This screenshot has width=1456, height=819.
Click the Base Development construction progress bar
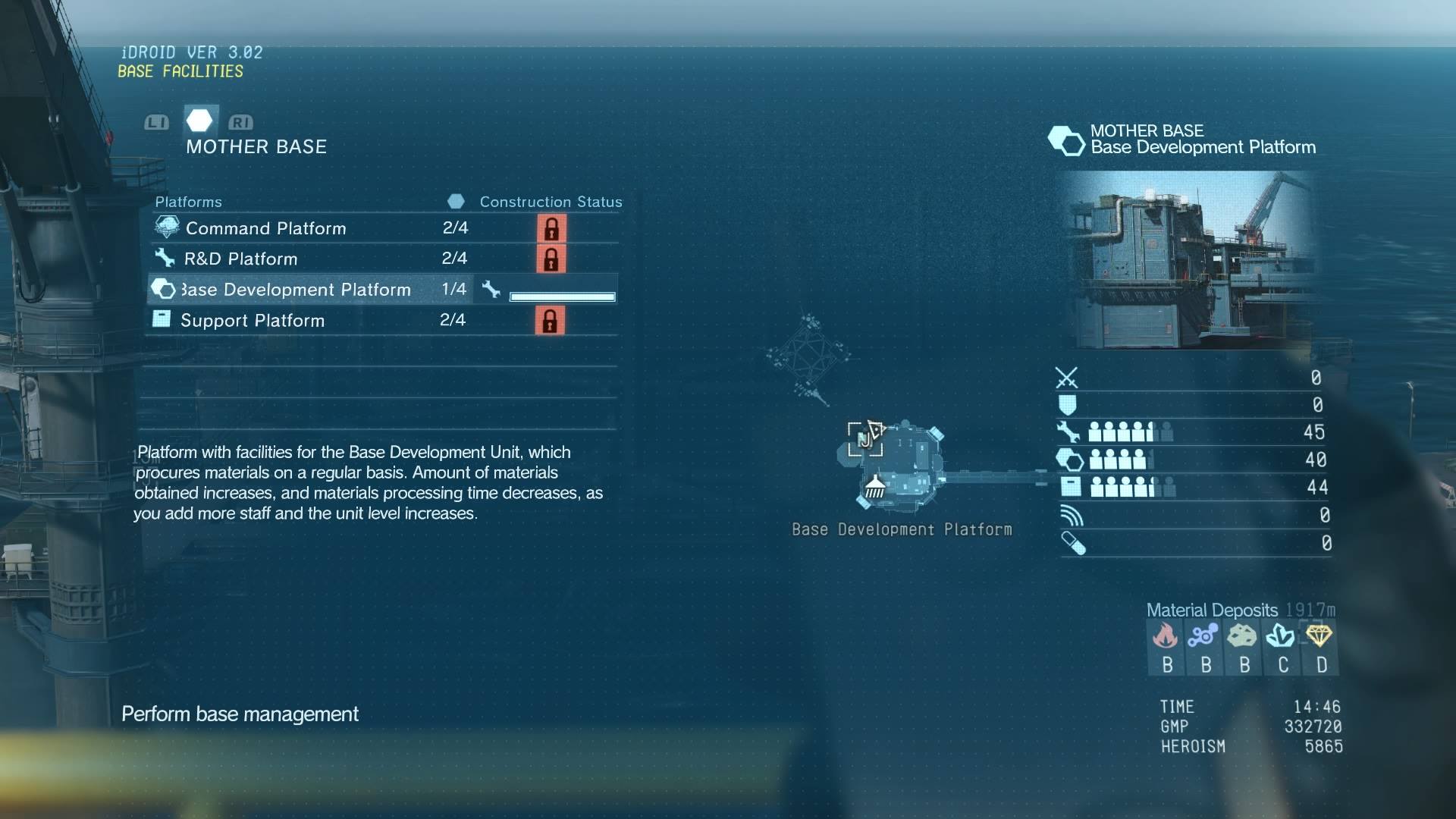[x=562, y=297]
